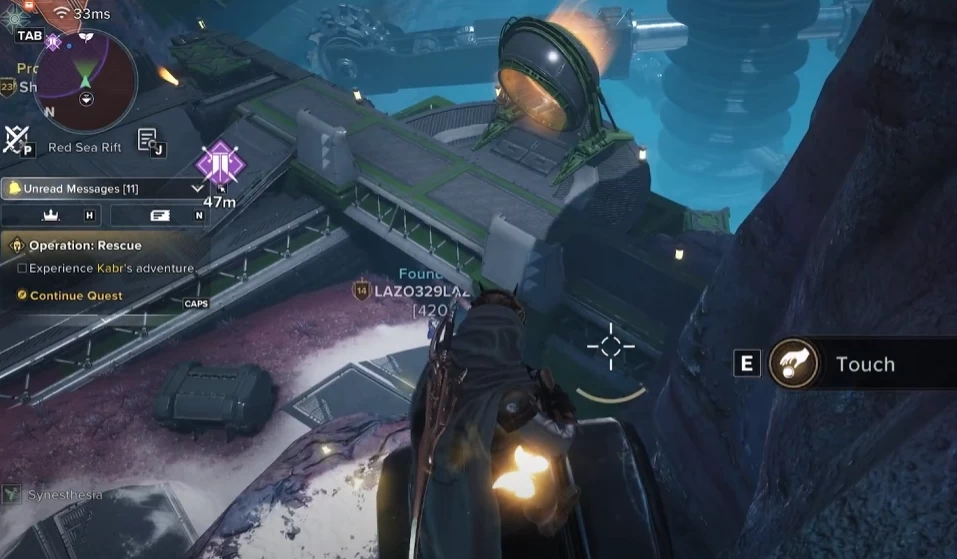Select the Synesthesia entry
Viewport: 957px width, 559px height.
pyautogui.click(x=64, y=495)
